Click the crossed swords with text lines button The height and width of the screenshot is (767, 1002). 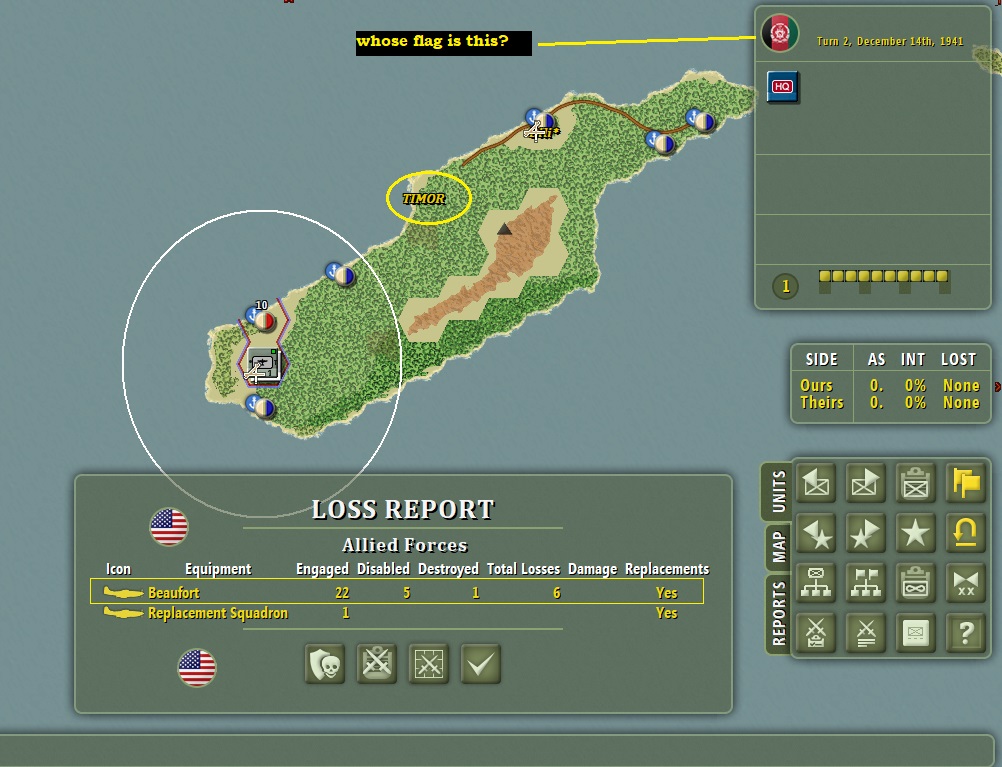pos(865,632)
